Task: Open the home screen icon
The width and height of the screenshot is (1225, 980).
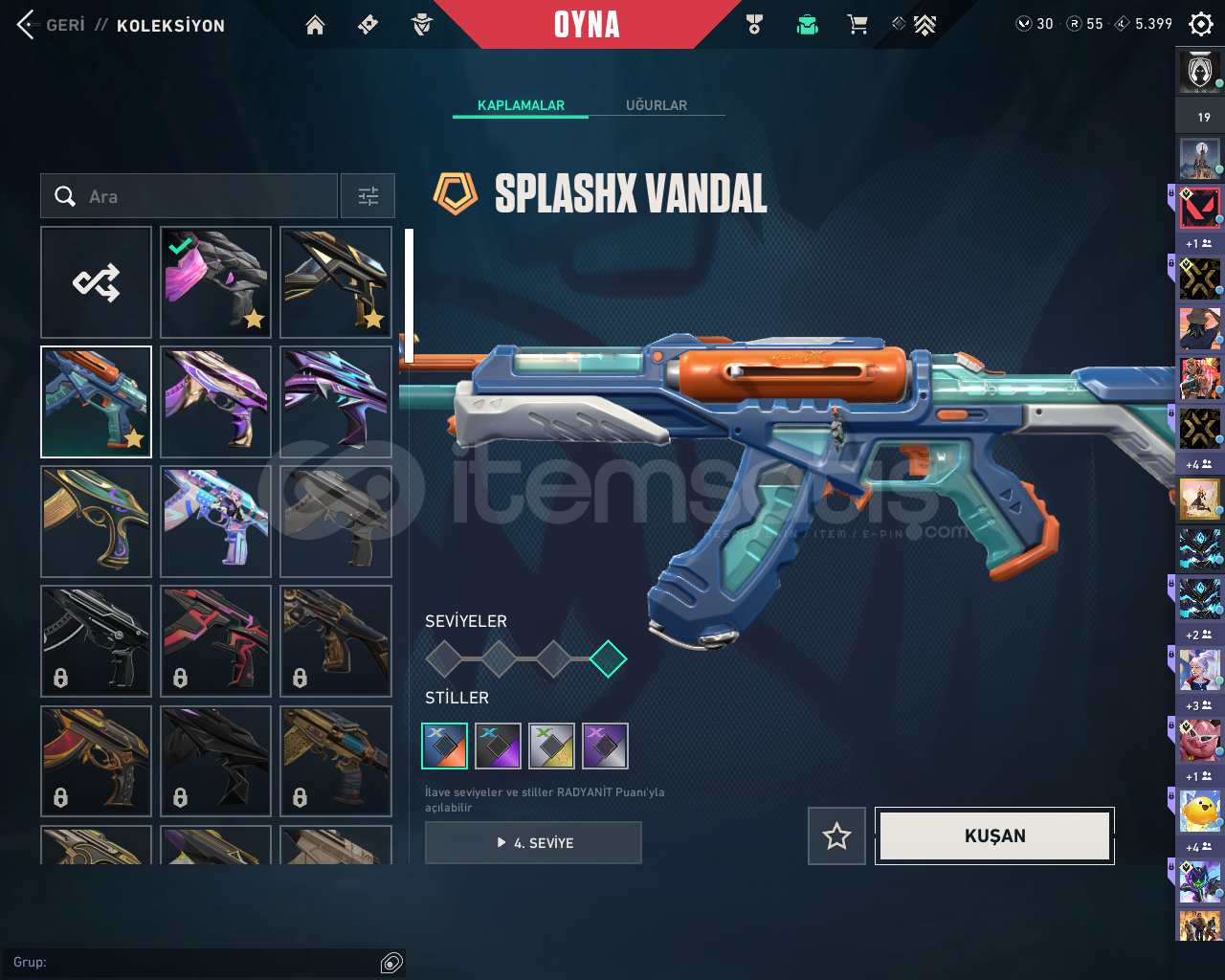Action: [x=315, y=25]
